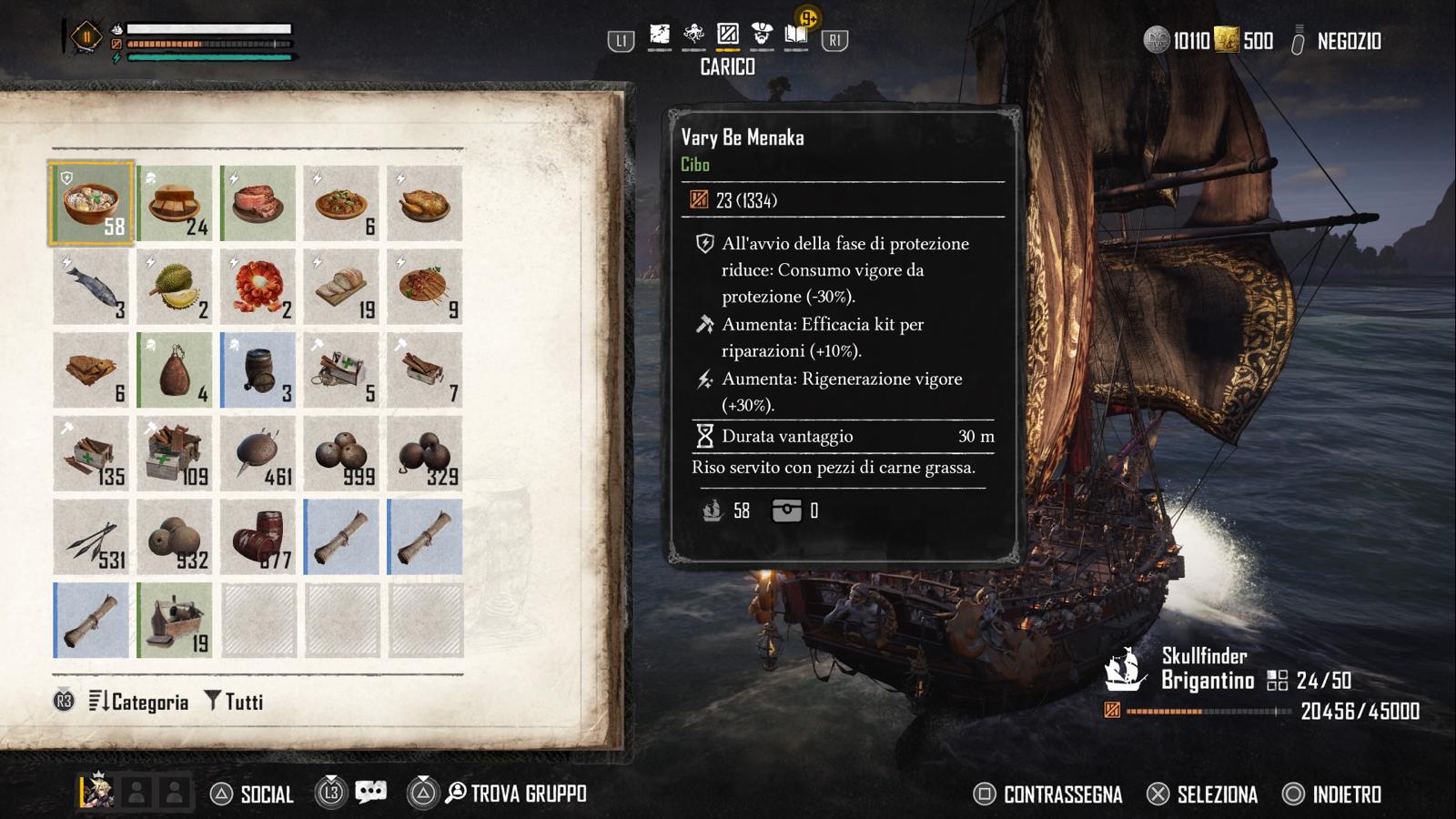
Task: Choose the raw fish item slot
Action: pyautogui.click(x=91, y=288)
